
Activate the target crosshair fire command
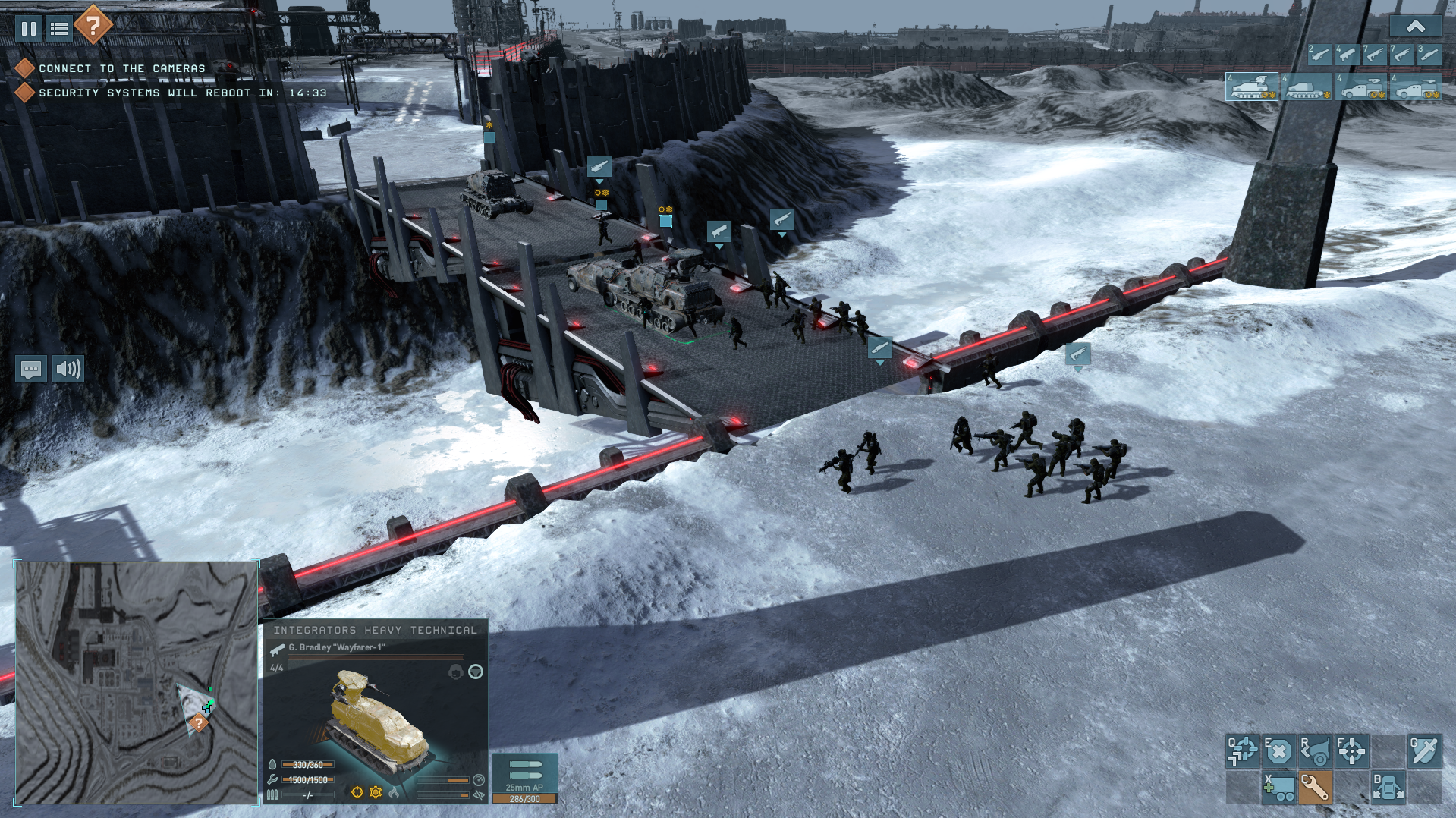click(1351, 751)
